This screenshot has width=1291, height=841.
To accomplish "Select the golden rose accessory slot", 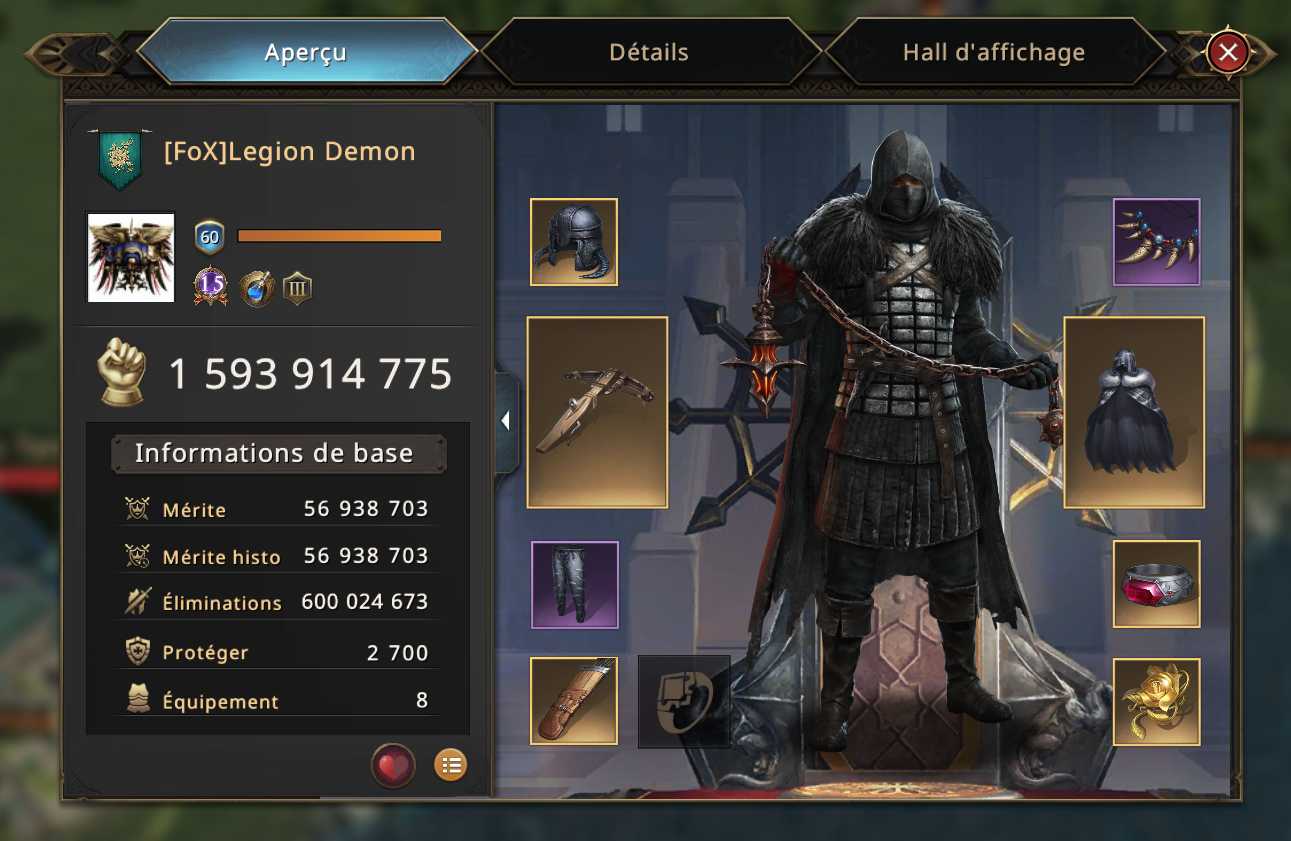I will [x=1157, y=701].
